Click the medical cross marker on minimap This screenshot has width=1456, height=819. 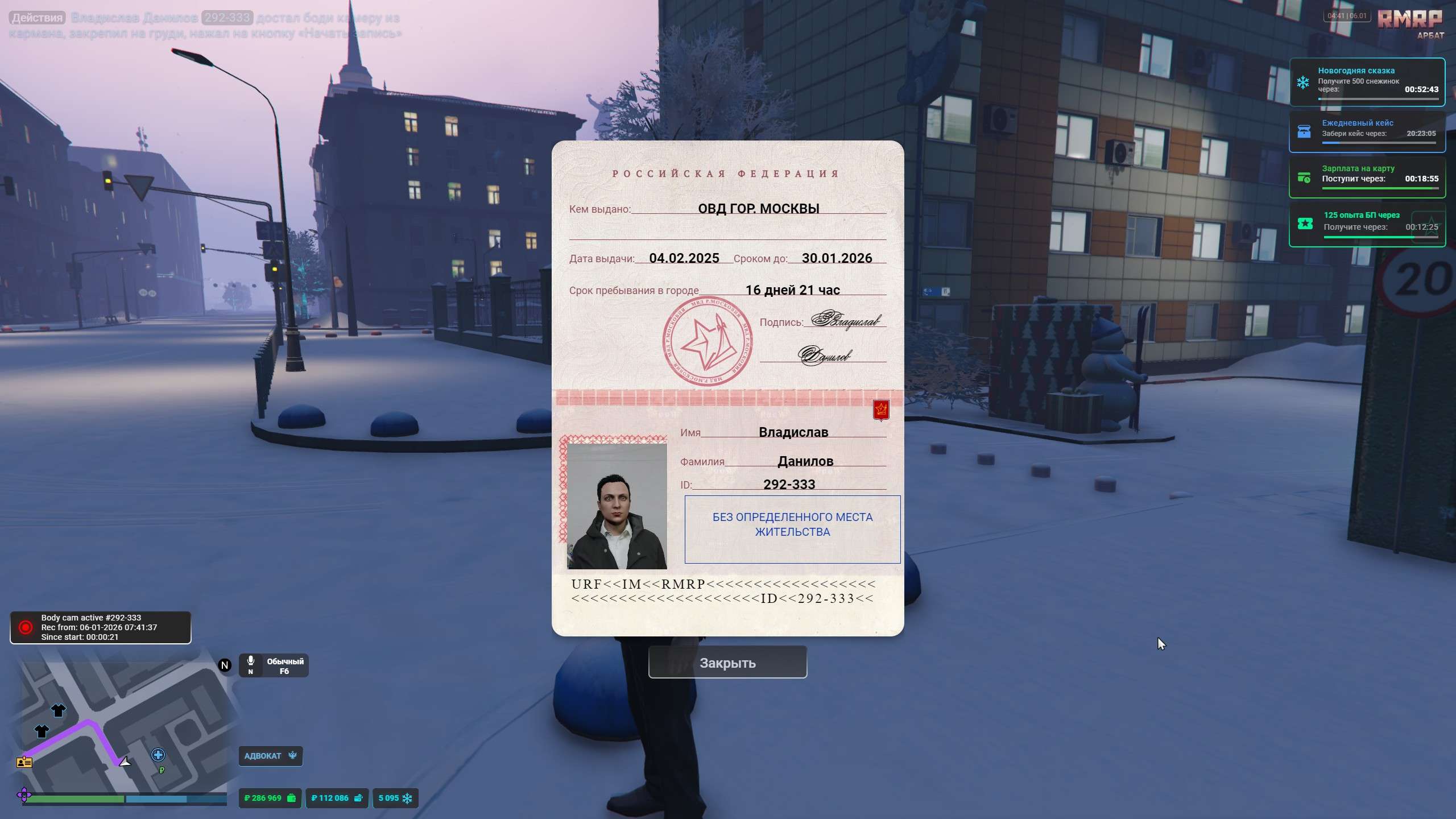pyautogui.click(x=158, y=755)
